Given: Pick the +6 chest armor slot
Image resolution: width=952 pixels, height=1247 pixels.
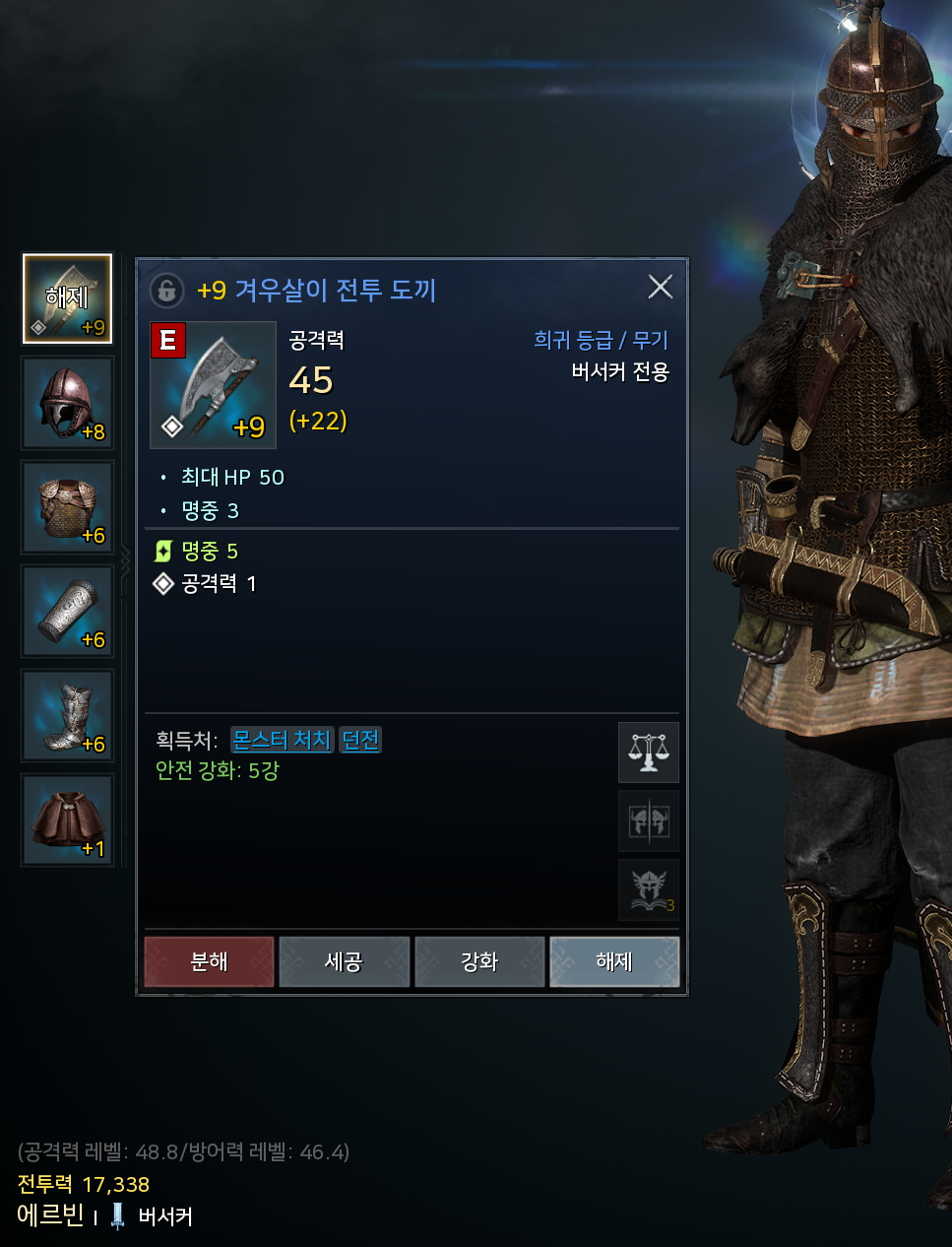Looking at the screenshot, I should (68, 508).
